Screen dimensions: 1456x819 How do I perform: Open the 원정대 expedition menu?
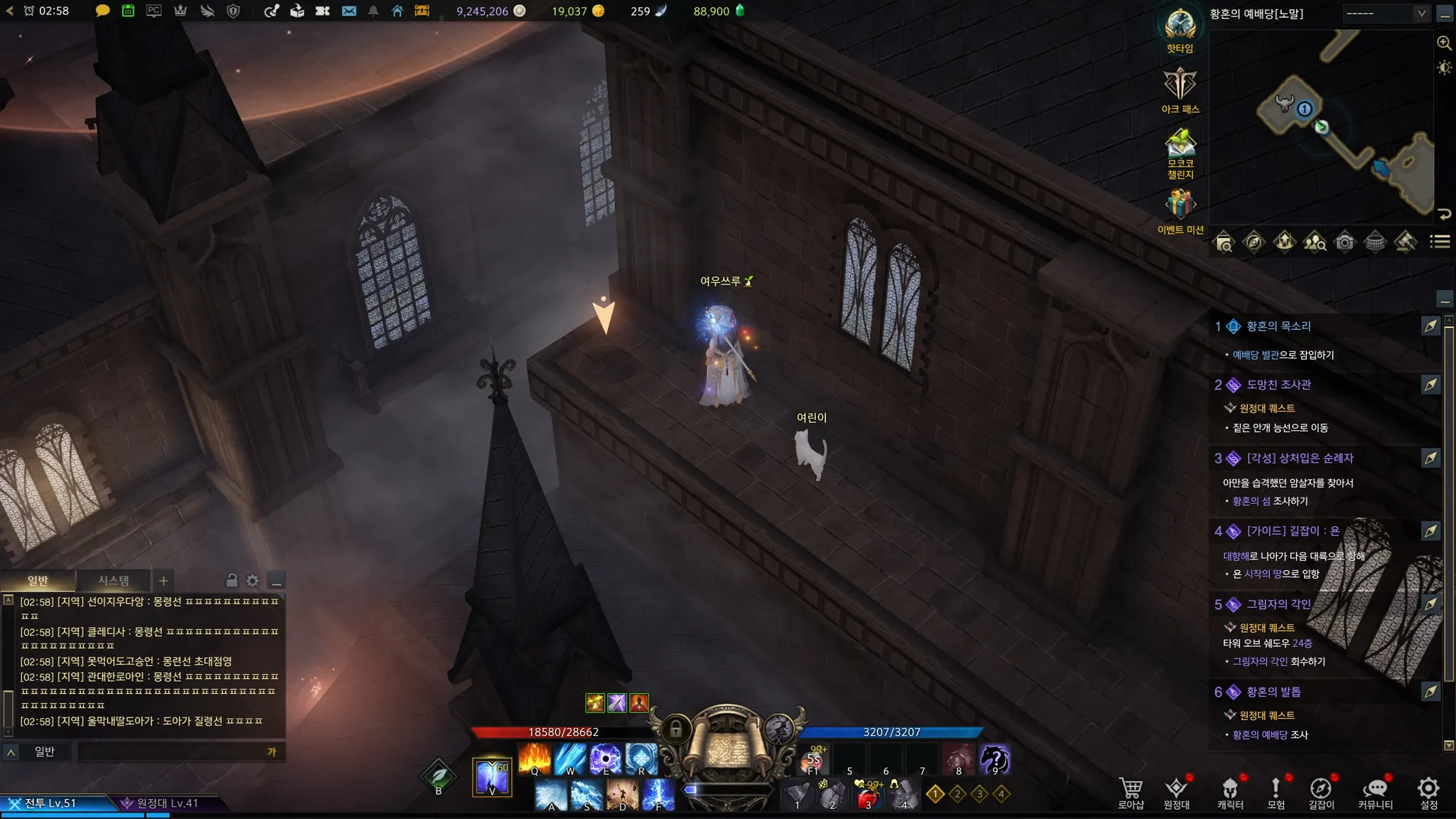point(1176,793)
